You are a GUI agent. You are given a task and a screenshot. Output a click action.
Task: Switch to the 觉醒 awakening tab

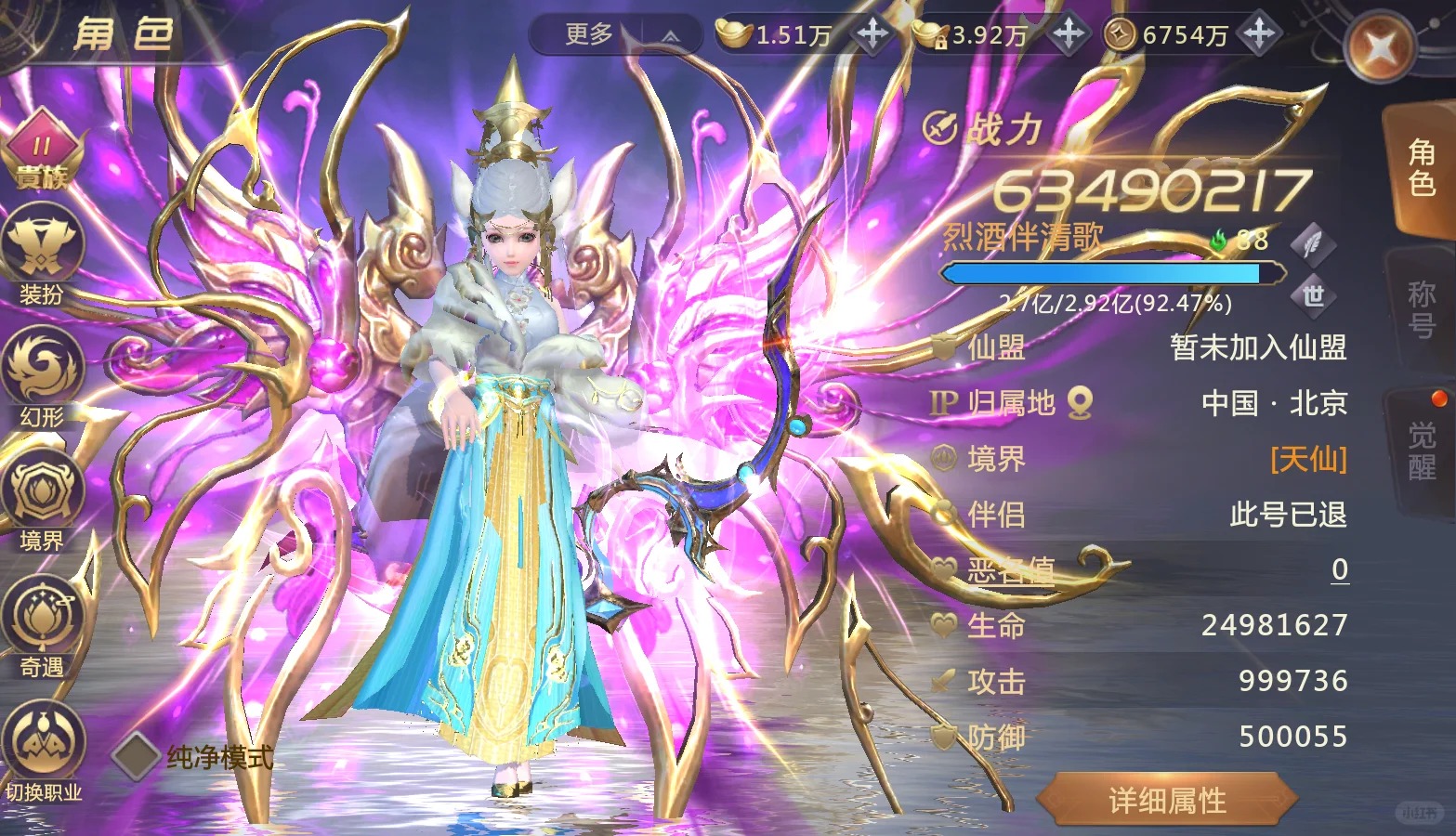(1421, 451)
